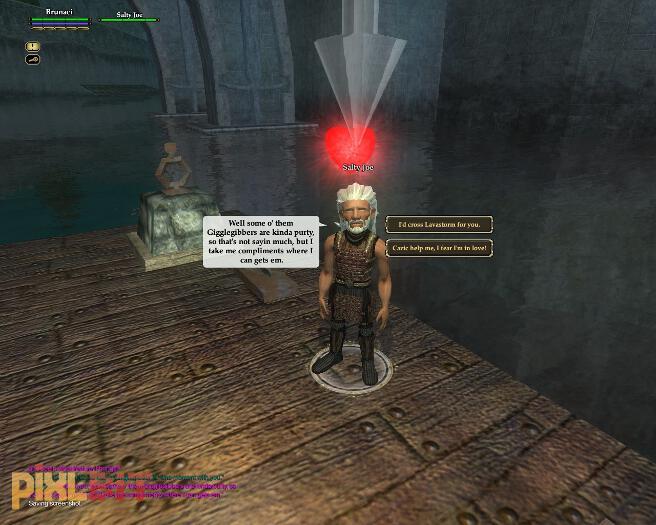656x525 pixels.
Task: Click the key icon under the player bars
Action: (32, 60)
